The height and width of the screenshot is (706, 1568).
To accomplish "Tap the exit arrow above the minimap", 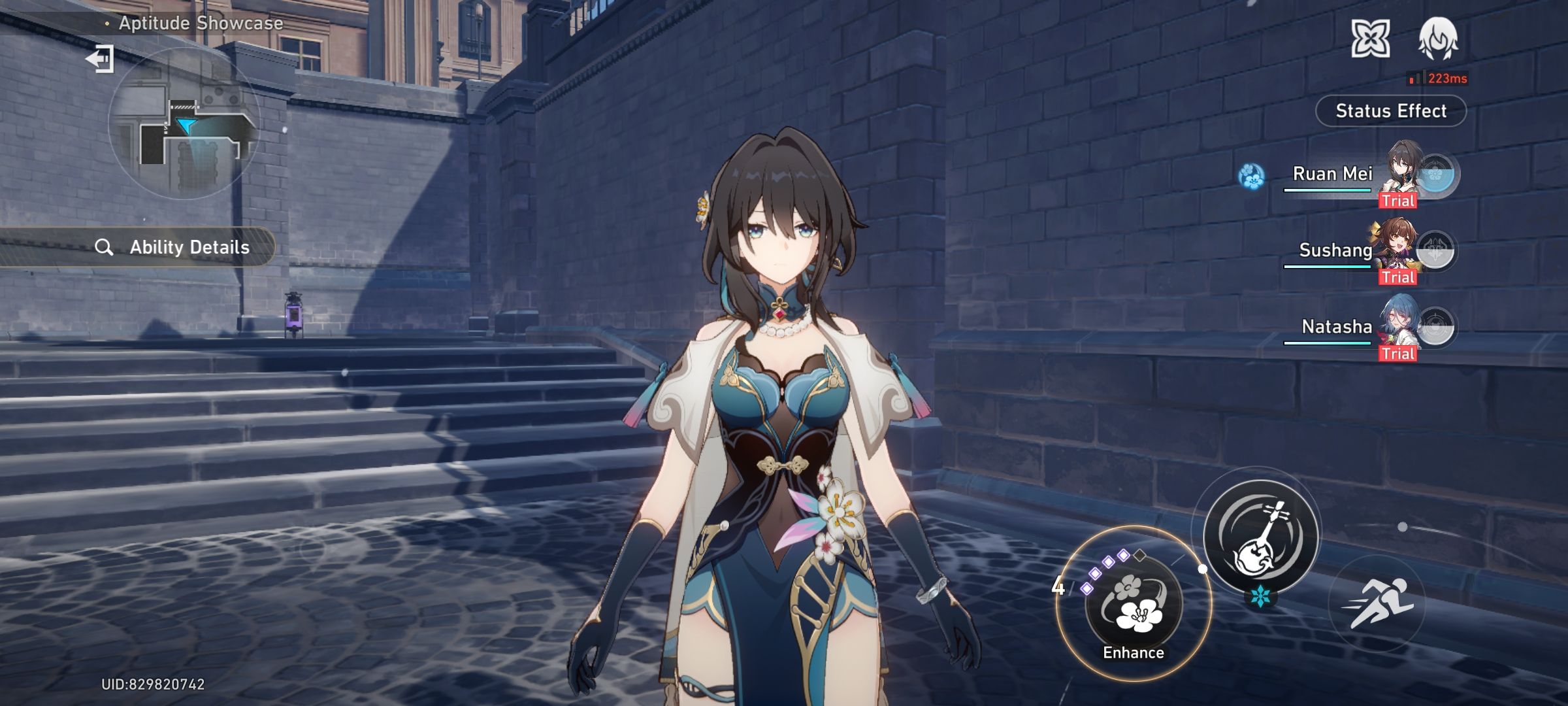I will [100, 59].
